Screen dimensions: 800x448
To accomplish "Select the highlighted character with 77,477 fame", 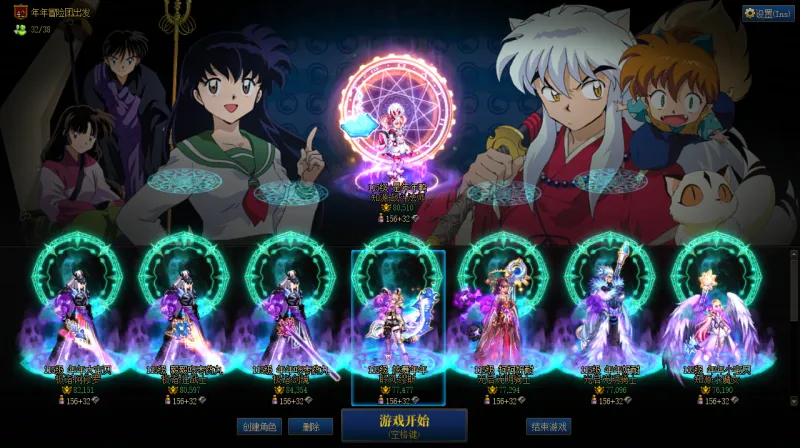I will click(x=398, y=320).
